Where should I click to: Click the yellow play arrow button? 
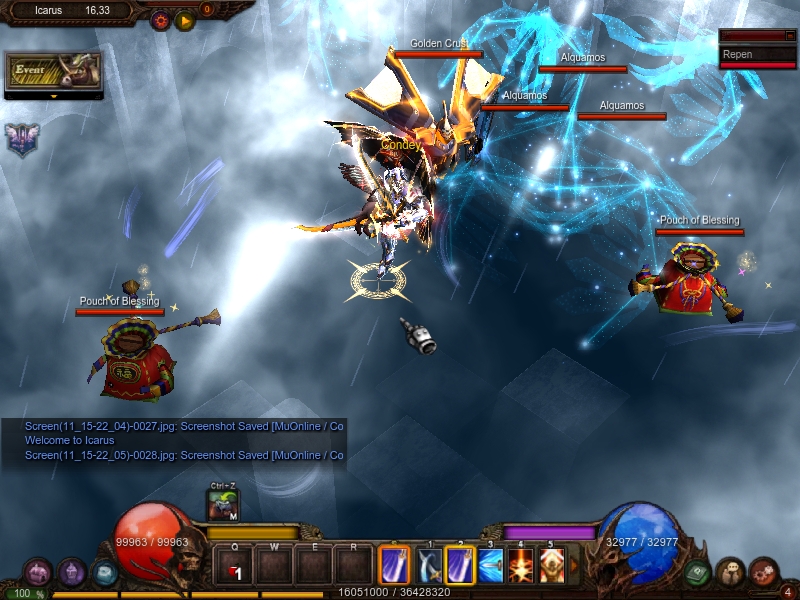(185, 20)
